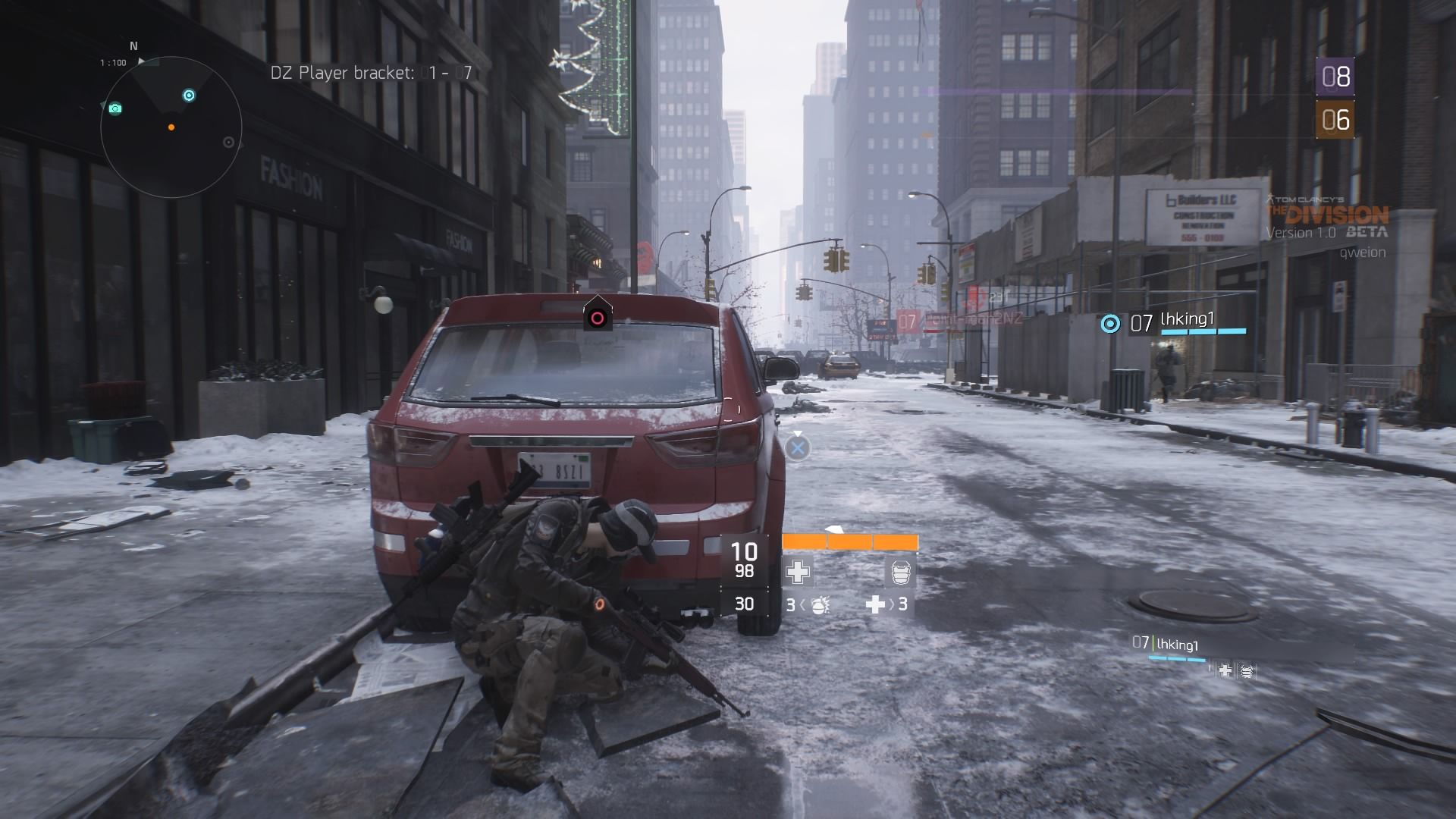This screenshot has height=819, width=1456.
Task: Click the cyan teammate marker on the minimap
Action: [189, 96]
